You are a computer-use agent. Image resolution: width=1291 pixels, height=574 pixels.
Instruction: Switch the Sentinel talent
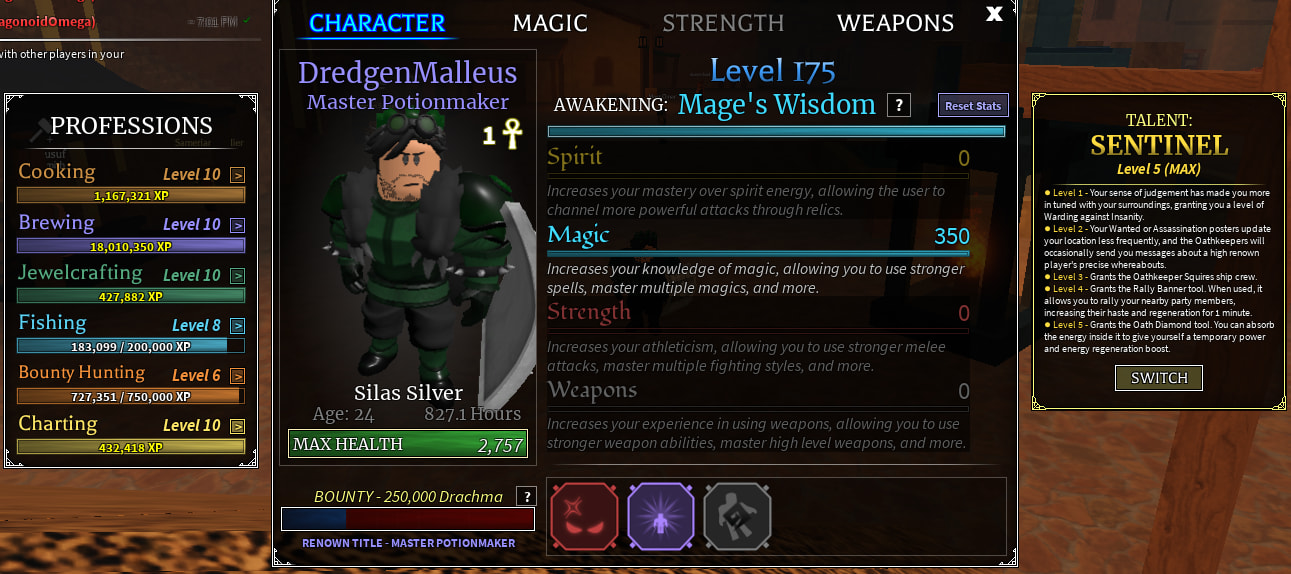click(x=1159, y=378)
